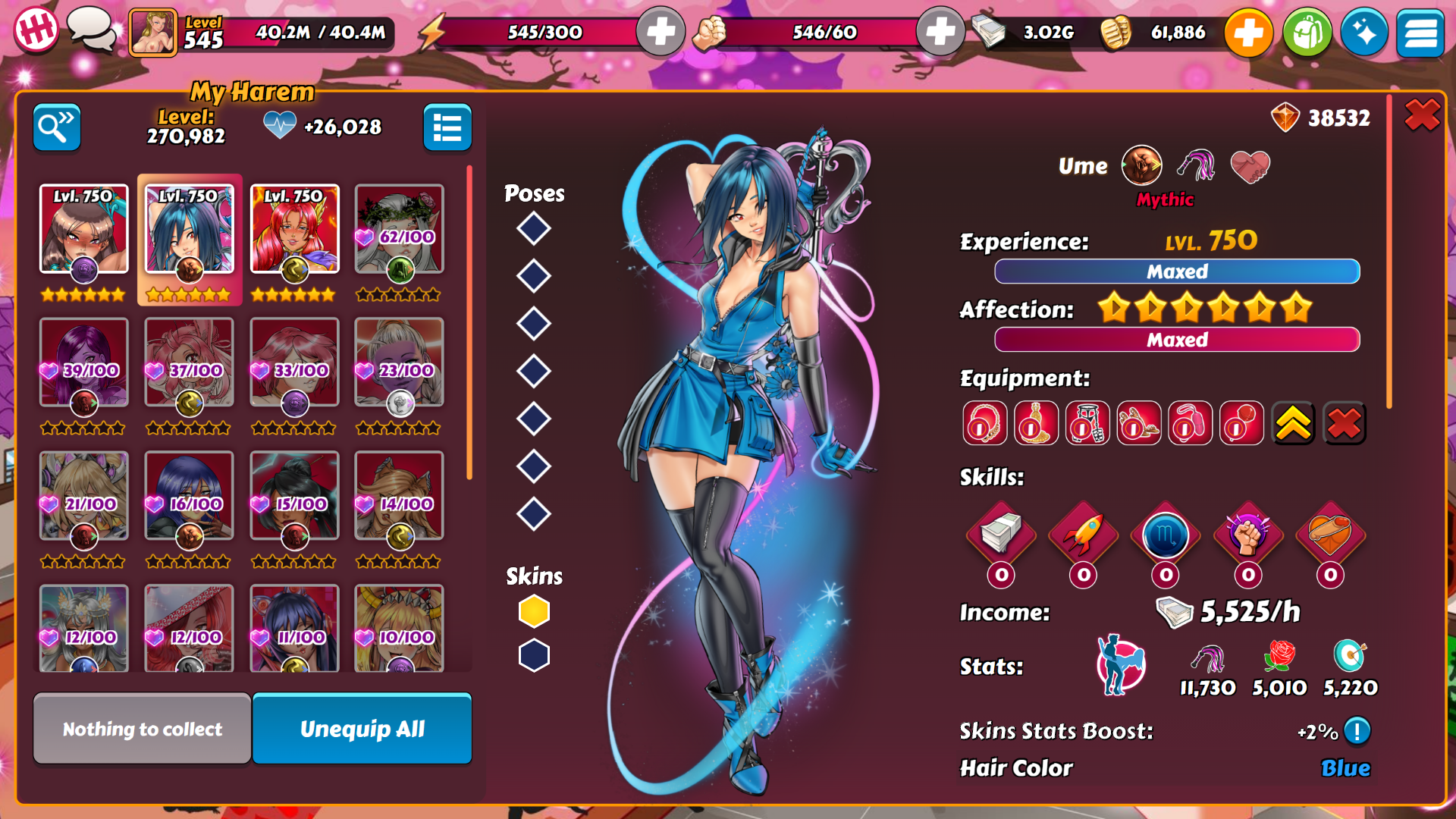
Task: Select the 62/100 shards girl thumbnail
Action: coord(399,229)
